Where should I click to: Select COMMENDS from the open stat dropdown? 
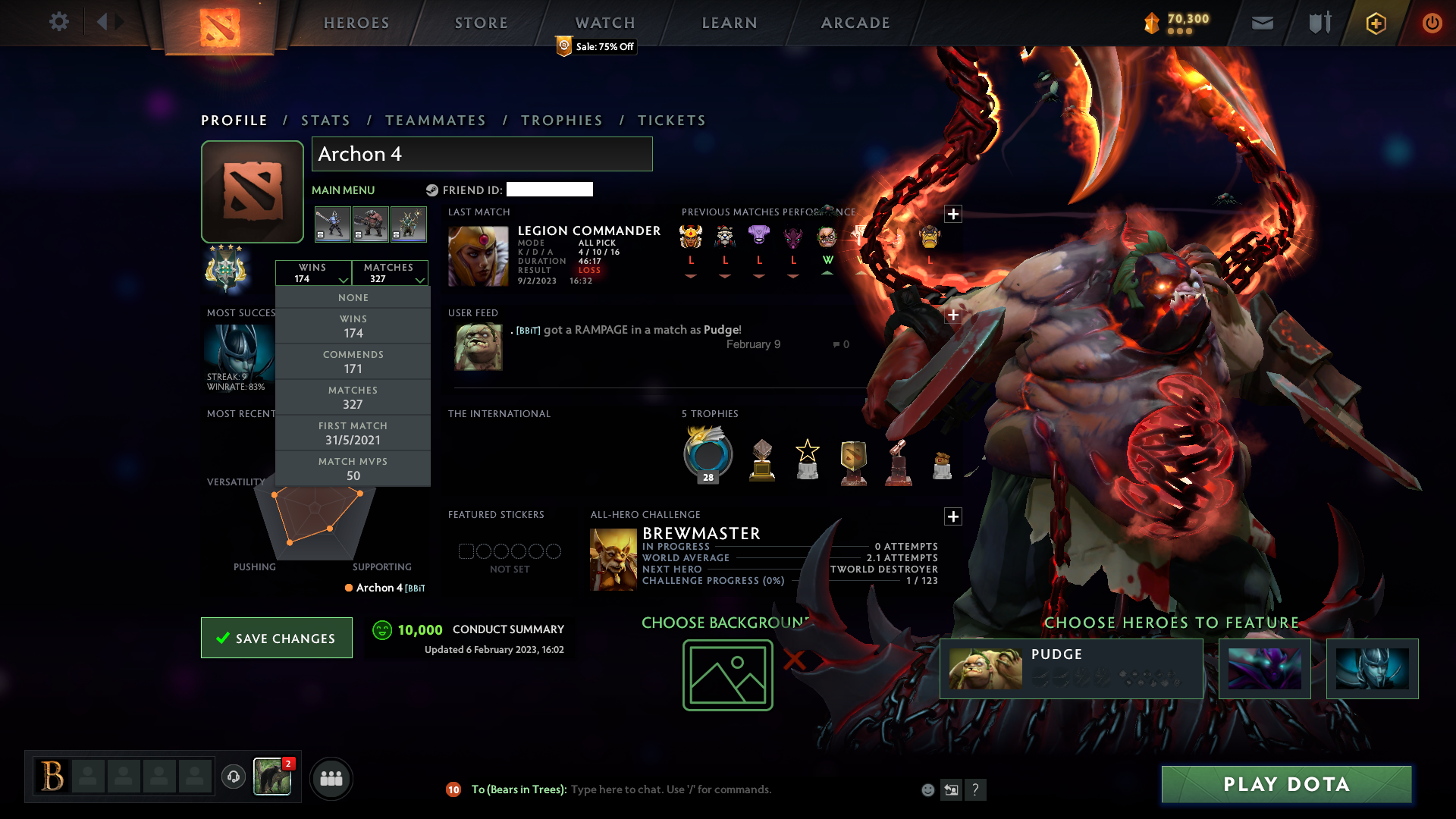[x=353, y=361]
